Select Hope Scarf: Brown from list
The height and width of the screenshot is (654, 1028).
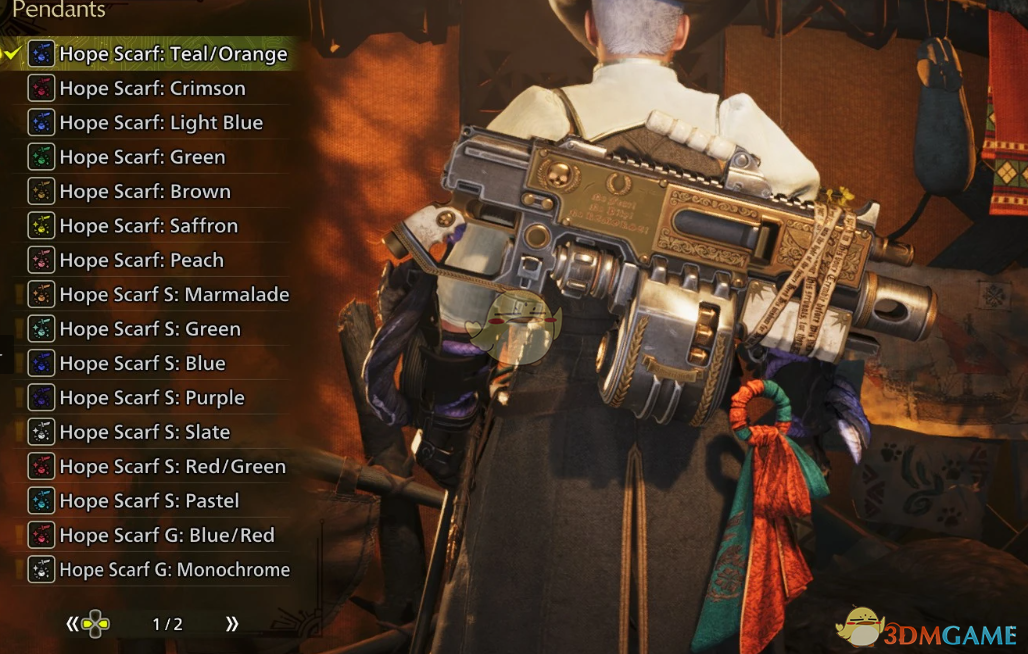[145, 191]
